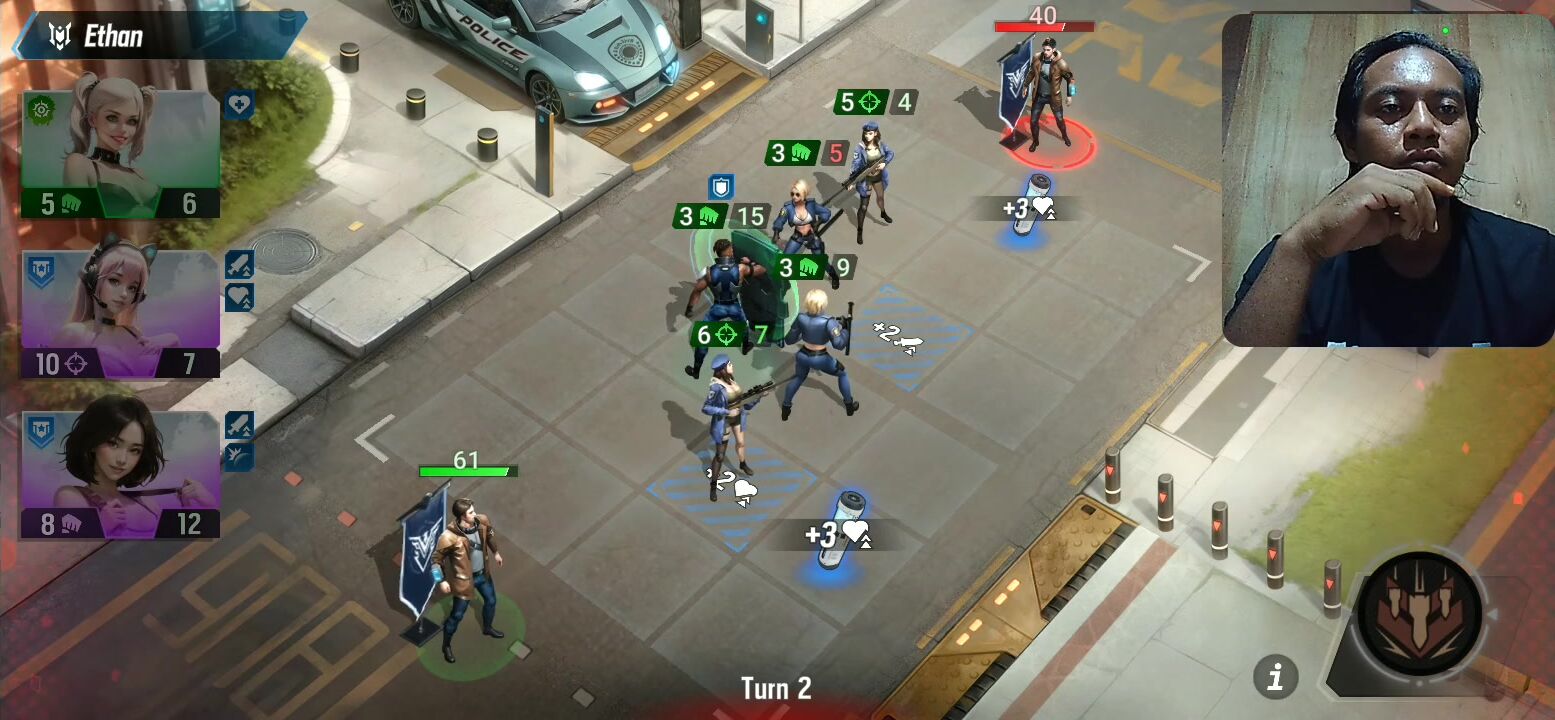Activate the missile strike ability button
The width and height of the screenshot is (1555, 720).
1421,614
